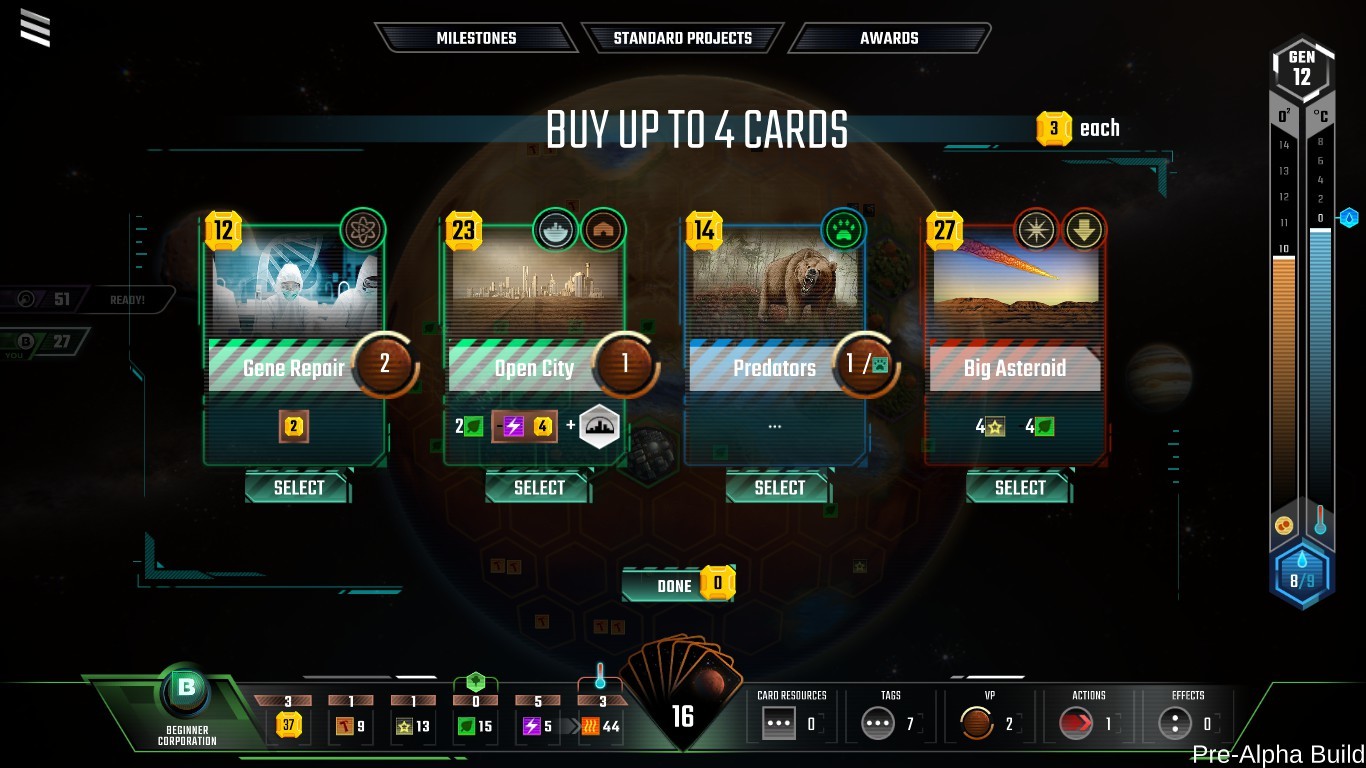1366x768 pixels.
Task: Open the hamburger menu top left
Action: click(x=35, y=29)
